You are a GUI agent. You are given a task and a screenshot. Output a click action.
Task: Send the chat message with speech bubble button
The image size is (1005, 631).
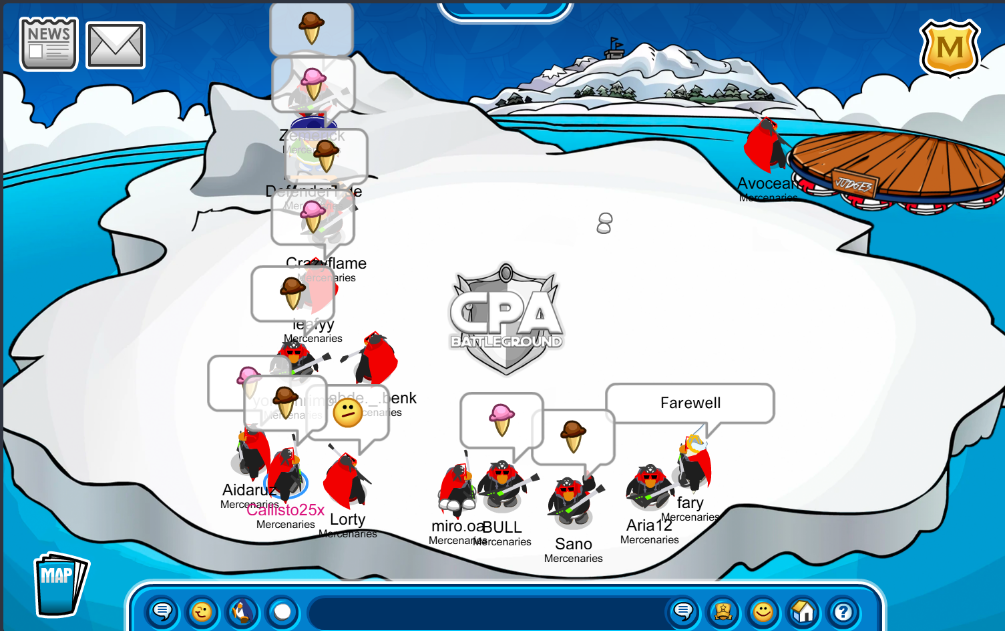pyautogui.click(x=683, y=611)
